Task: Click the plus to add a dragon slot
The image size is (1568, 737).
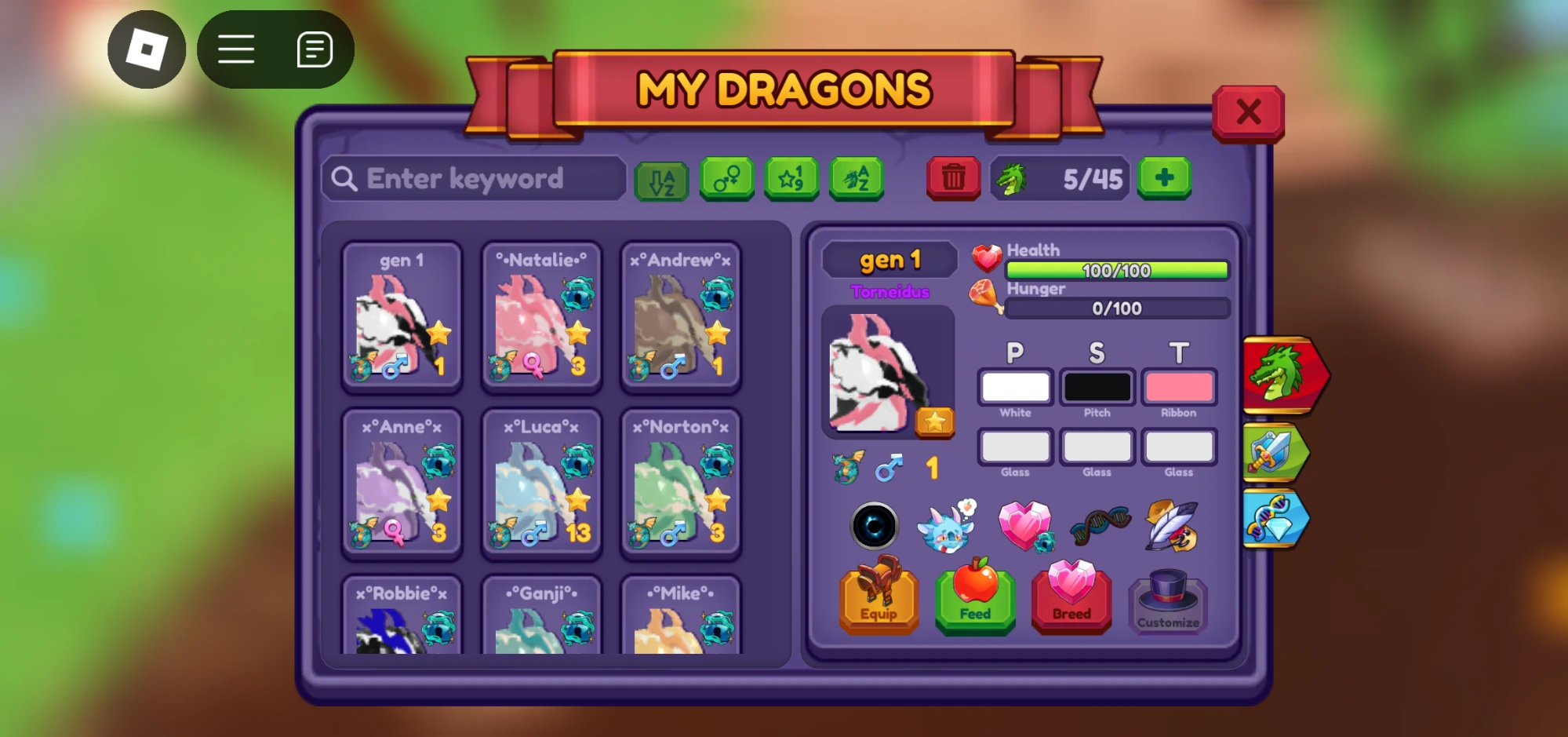Action: [x=1163, y=179]
